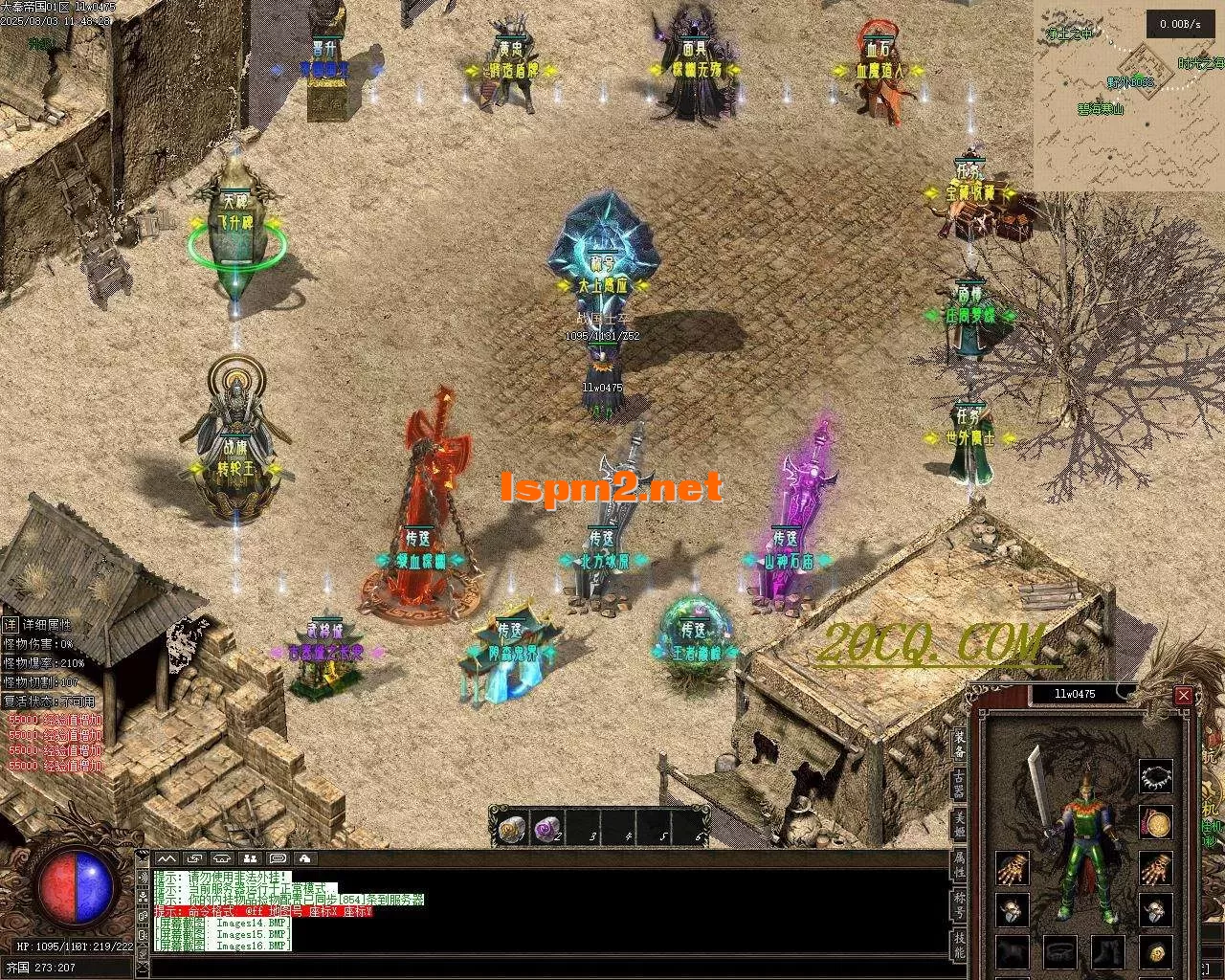This screenshot has height=980, width=1225.
Task: Use the scroll in hotbar slot 1
Action: (512, 827)
